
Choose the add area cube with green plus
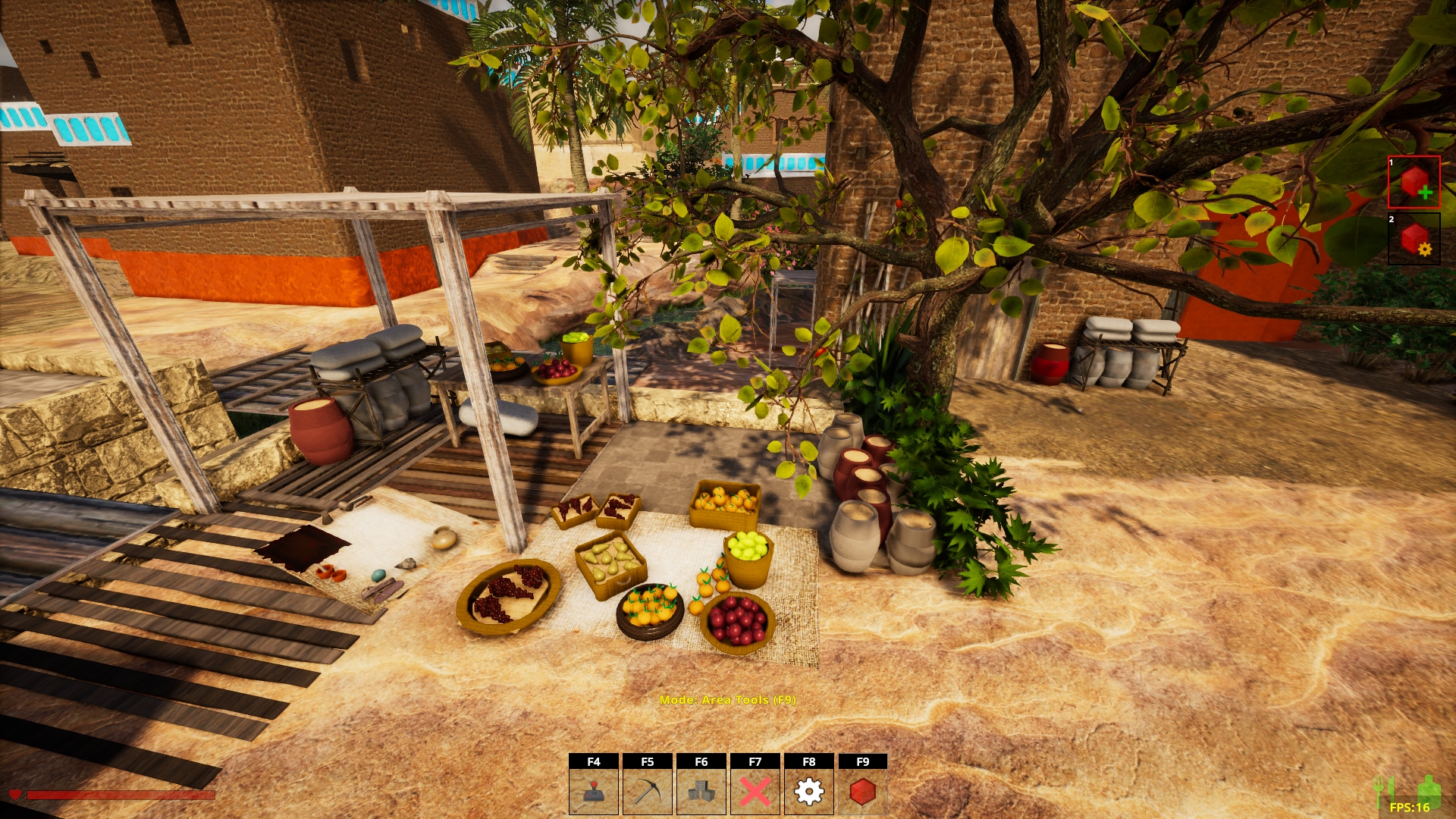(x=1414, y=183)
